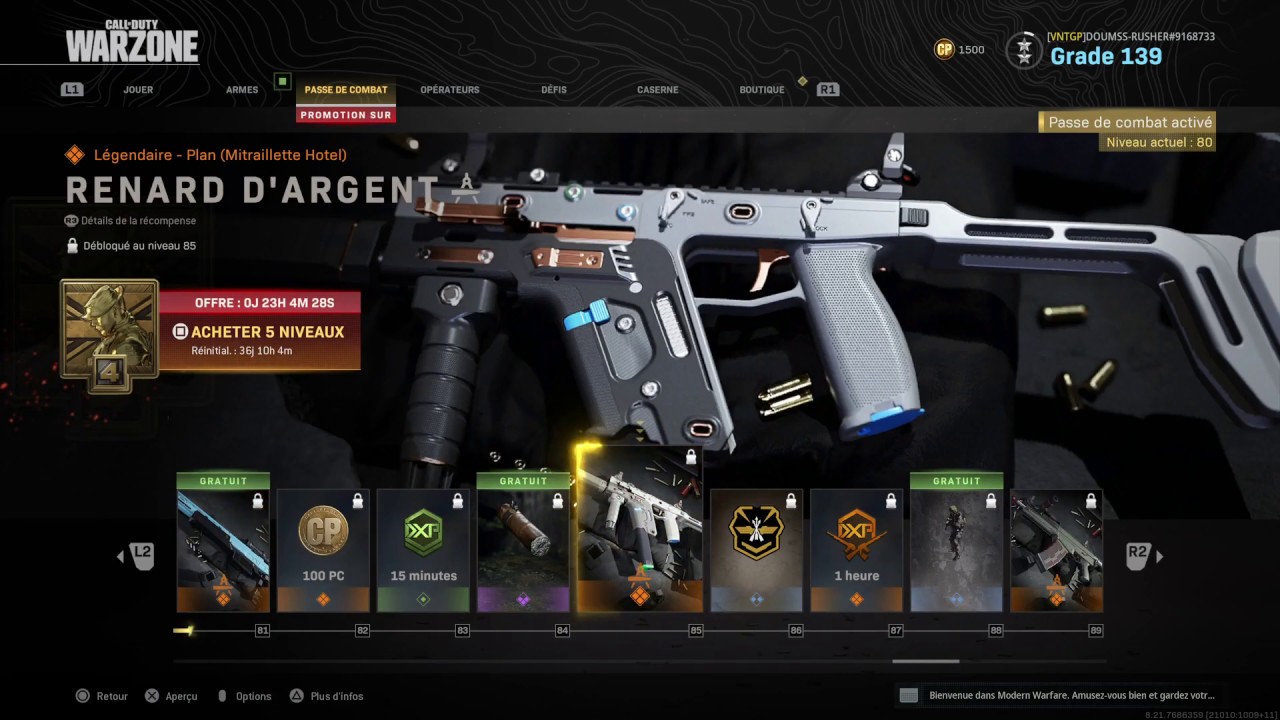Open the Modern Warfare welcome message bar
Viewport: 1280px width, 720px height.
[1060, 695]
